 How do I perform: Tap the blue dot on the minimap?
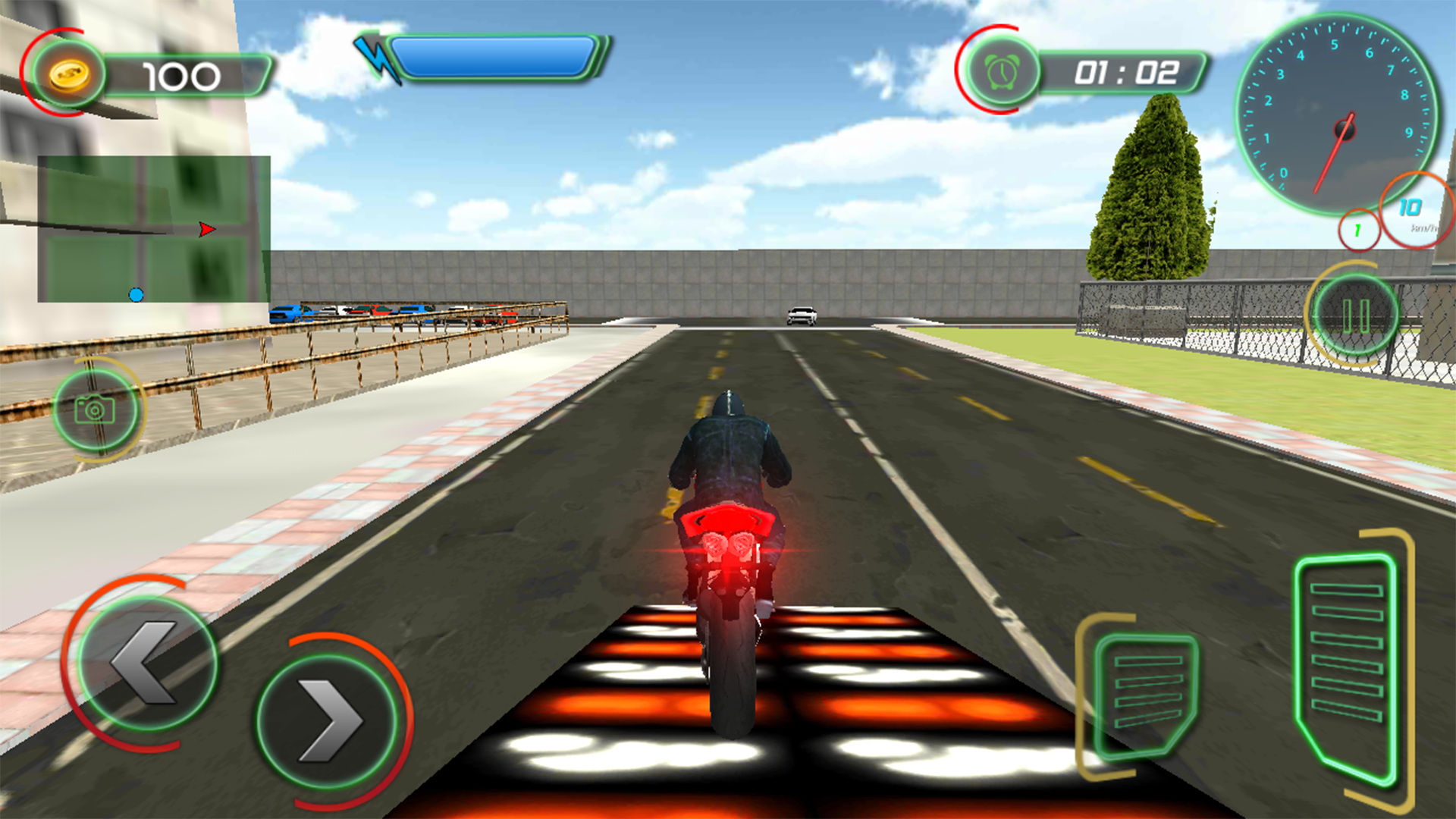click(136, 295)
